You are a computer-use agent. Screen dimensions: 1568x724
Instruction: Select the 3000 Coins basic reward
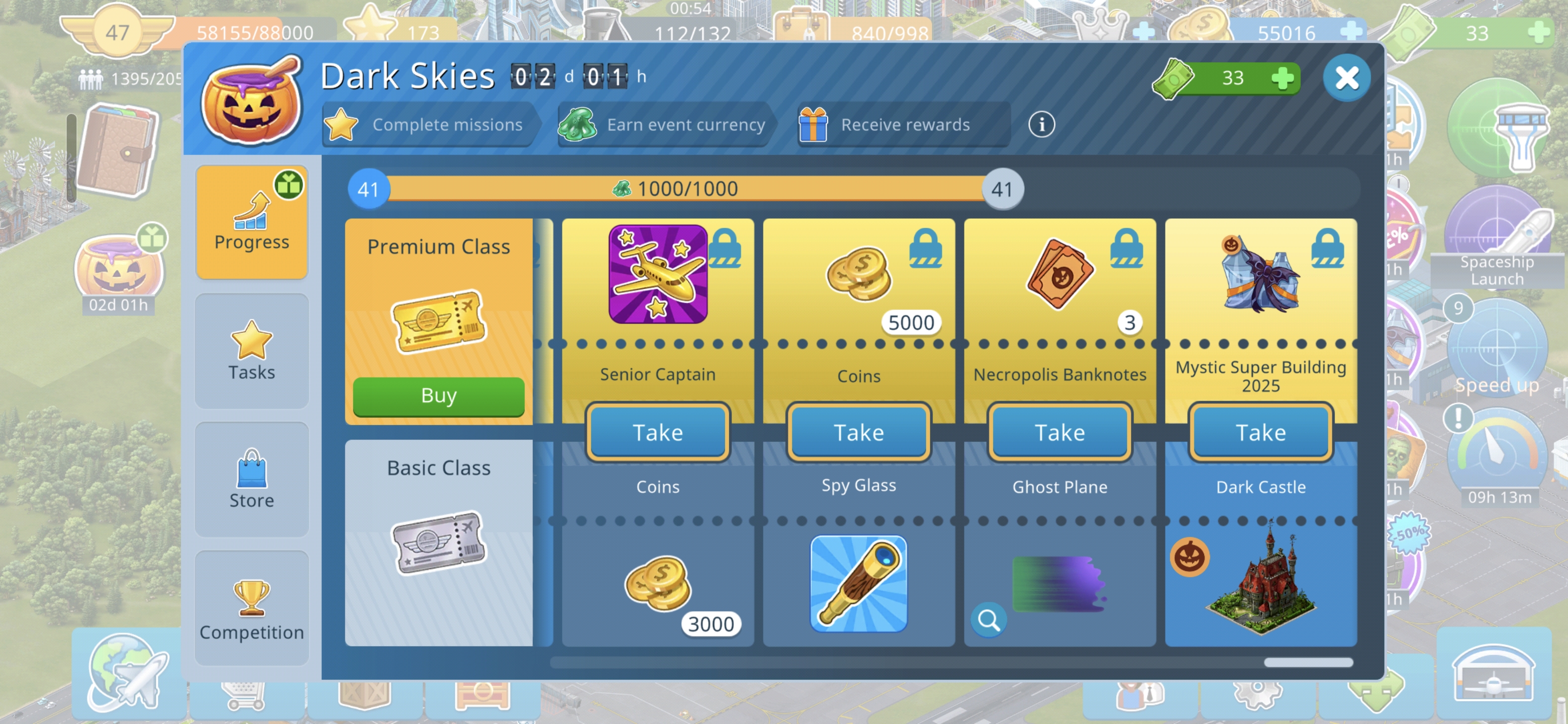tap(657, 585)
